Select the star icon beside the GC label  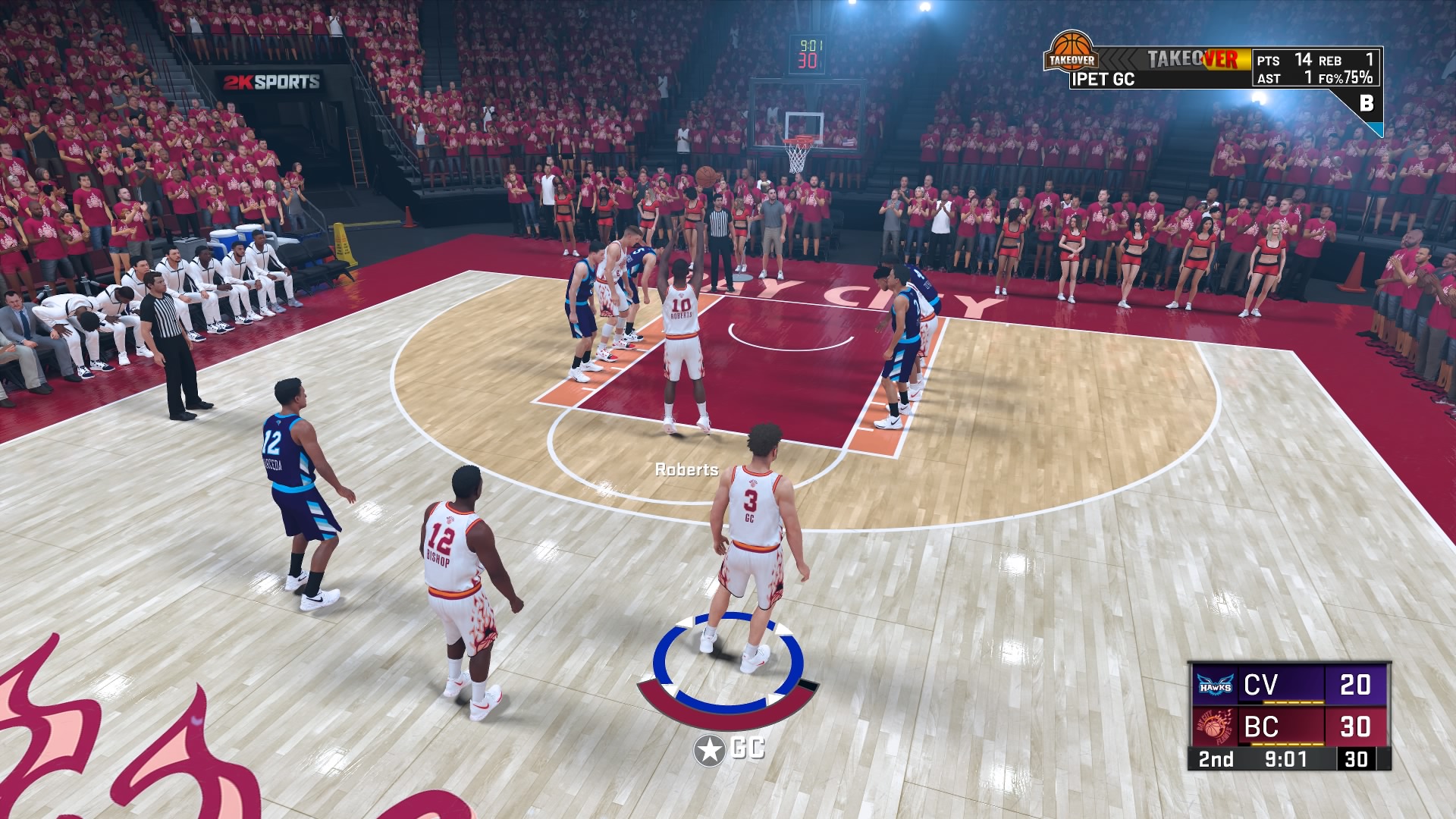click(709, 750)
